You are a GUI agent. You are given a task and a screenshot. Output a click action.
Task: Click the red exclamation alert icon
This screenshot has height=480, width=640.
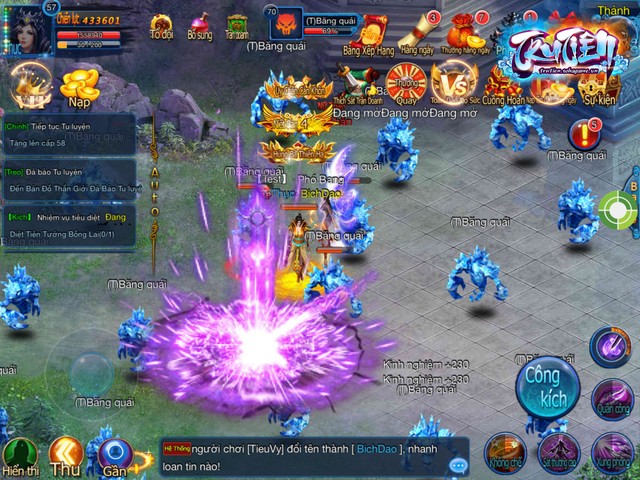pos(583,134)
